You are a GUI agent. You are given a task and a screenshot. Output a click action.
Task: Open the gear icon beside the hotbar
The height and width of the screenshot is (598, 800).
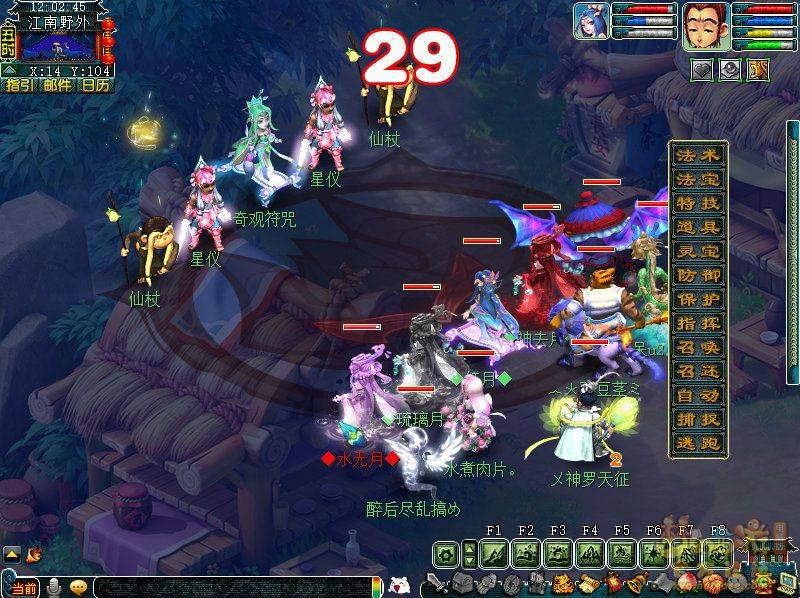[447, 553]
